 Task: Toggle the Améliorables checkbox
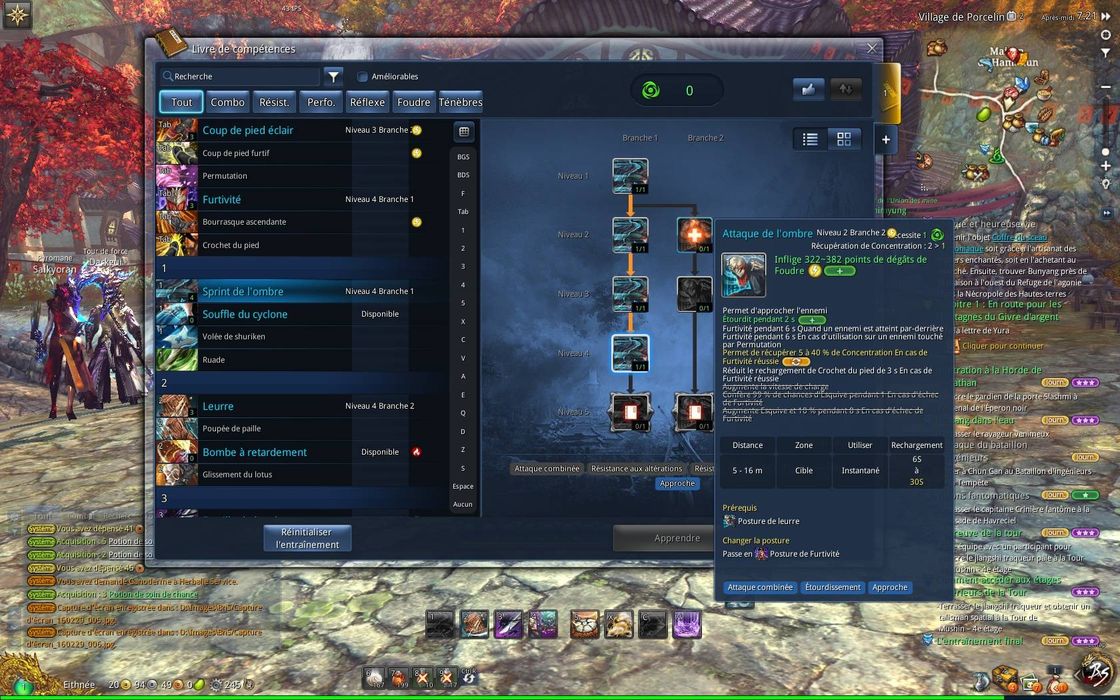tap(363, 77)
